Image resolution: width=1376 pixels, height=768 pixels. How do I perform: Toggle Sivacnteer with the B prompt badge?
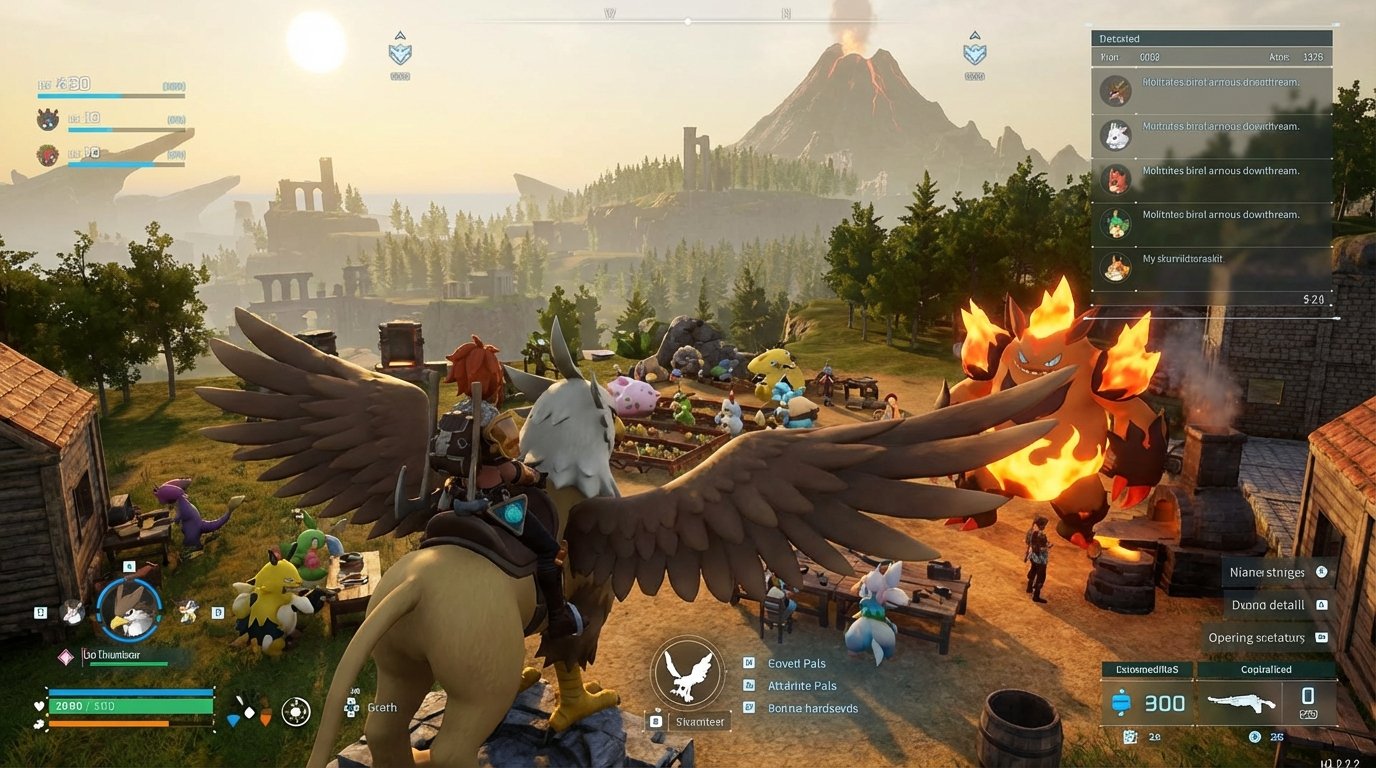(x=697, y=720)
